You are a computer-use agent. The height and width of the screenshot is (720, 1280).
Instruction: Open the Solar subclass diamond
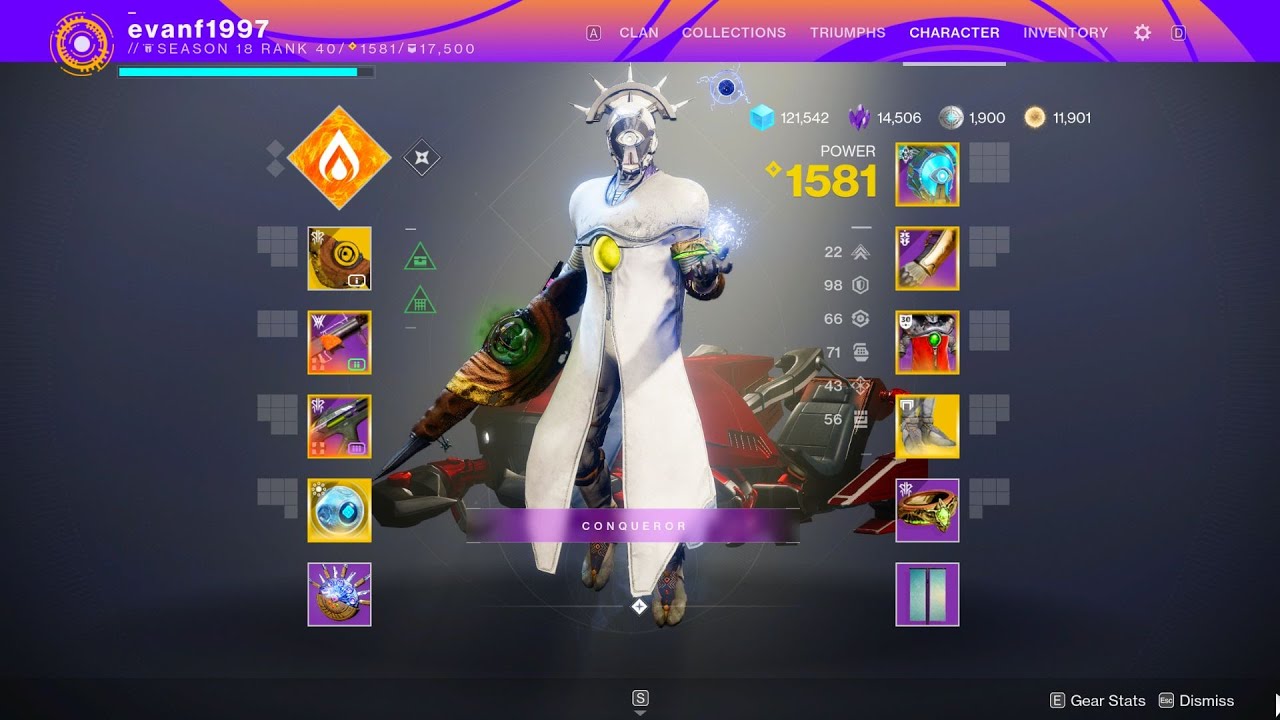pos(338,158)
